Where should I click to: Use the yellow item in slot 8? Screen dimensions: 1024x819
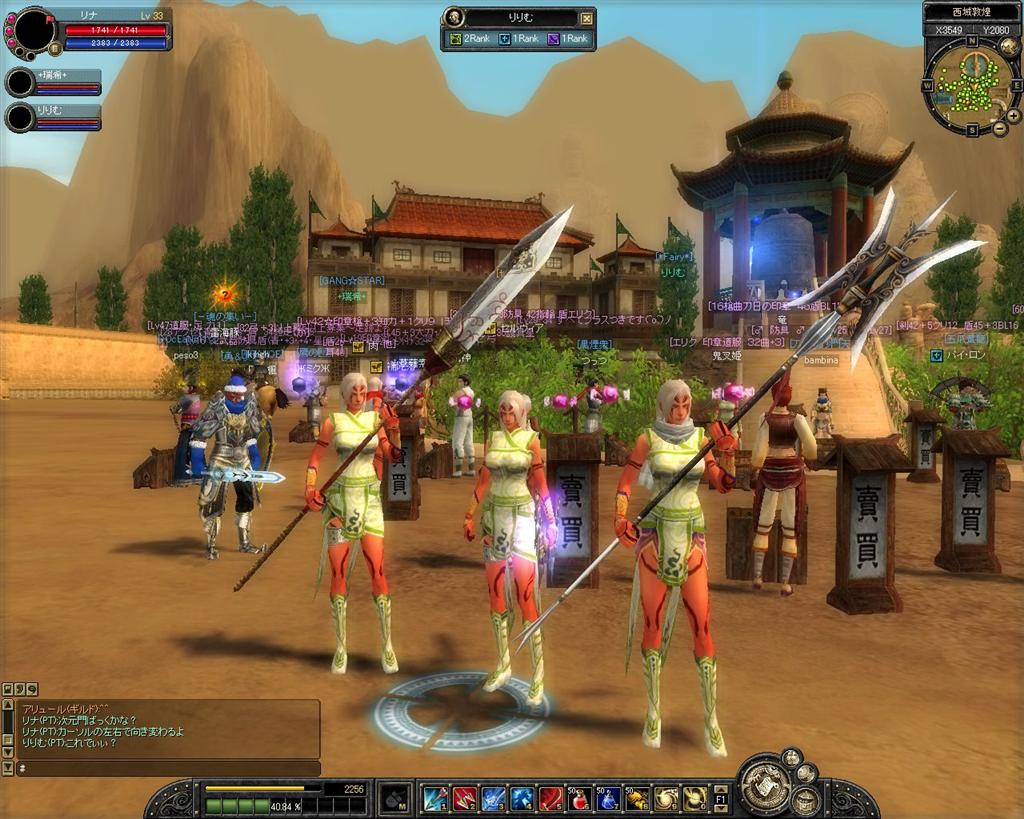click(637, 798)
